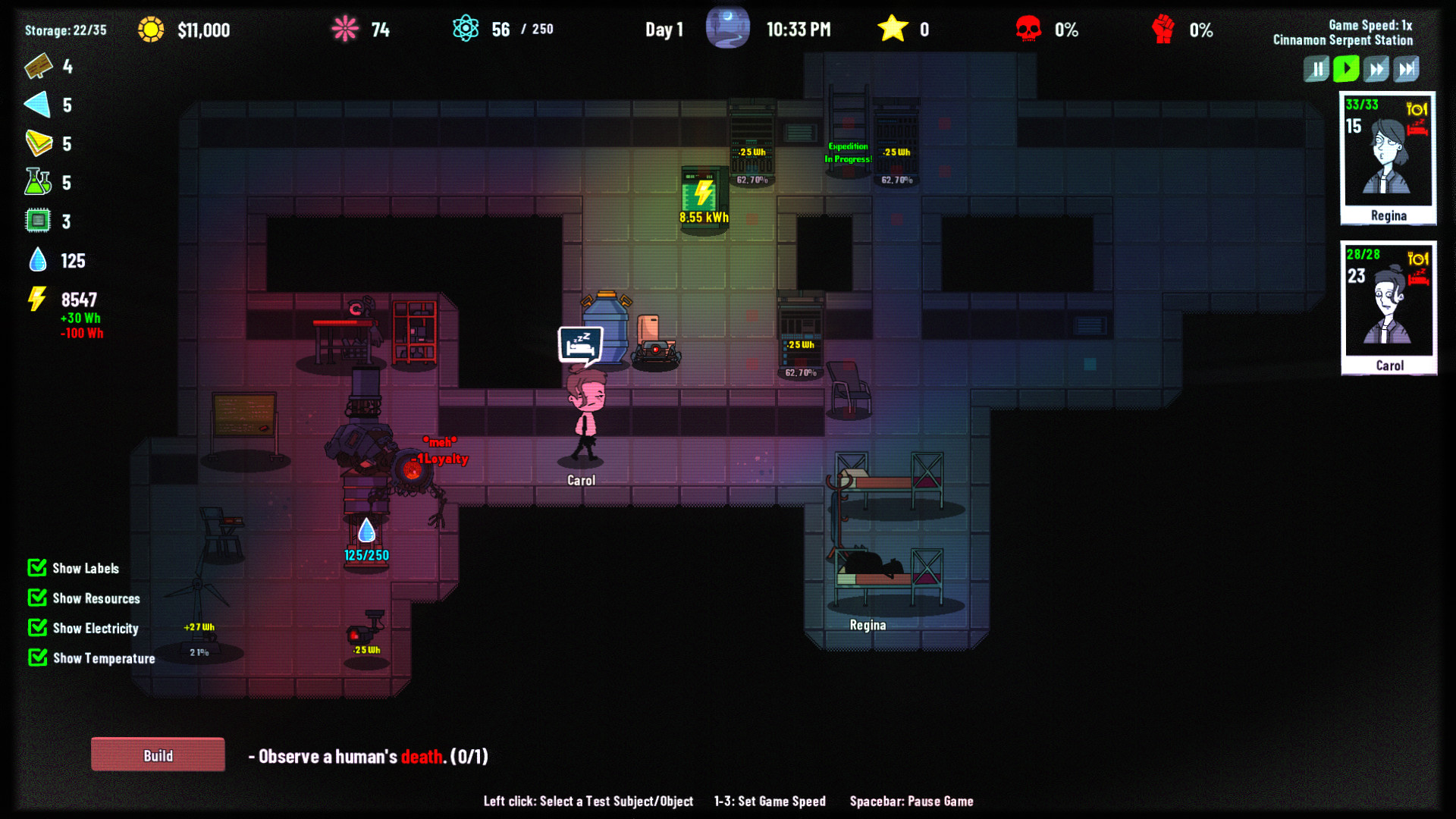Set fastest game speed with skip control

[x=1407, y=69]
